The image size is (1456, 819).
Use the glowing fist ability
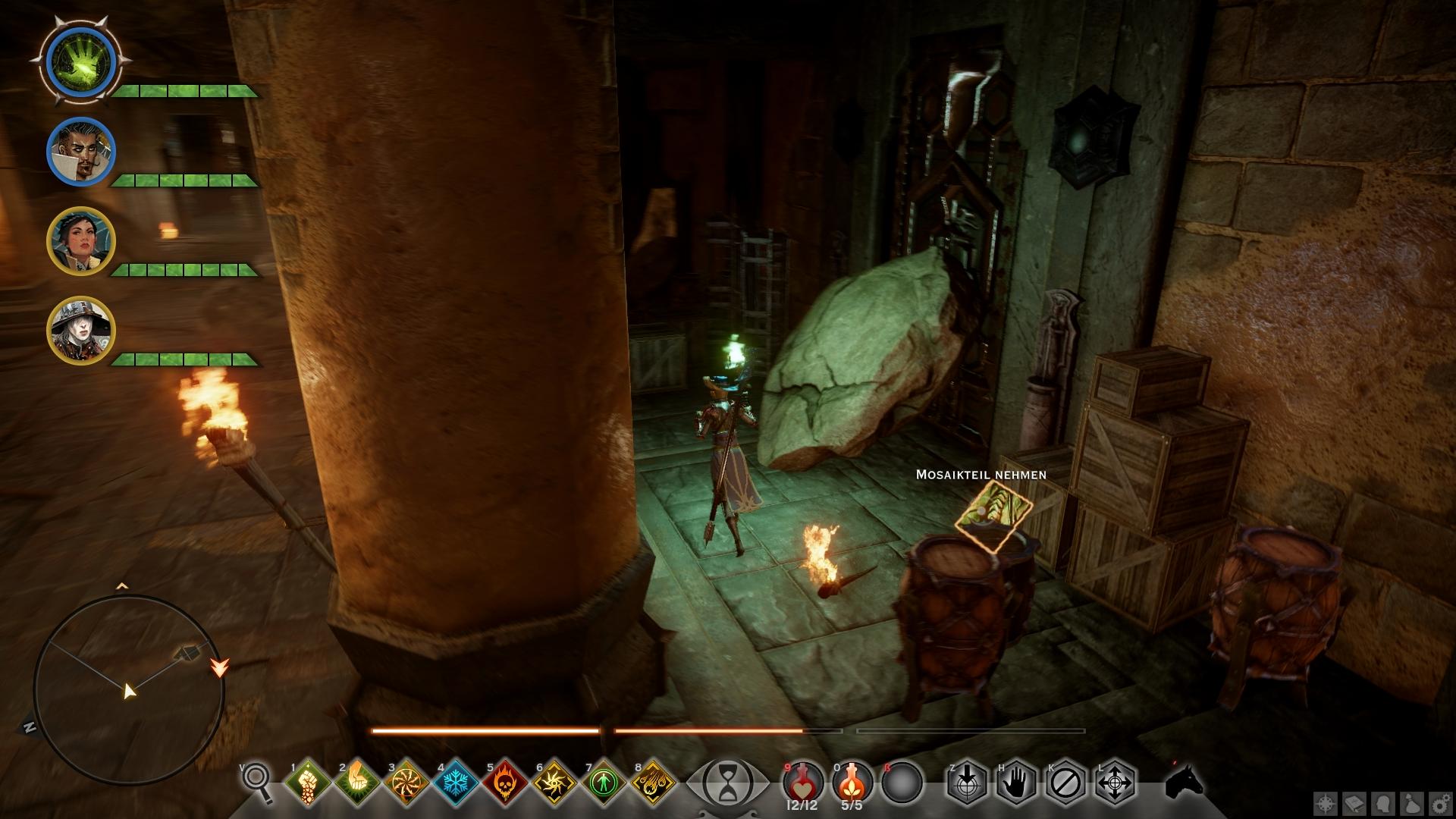tap(307, 782)
